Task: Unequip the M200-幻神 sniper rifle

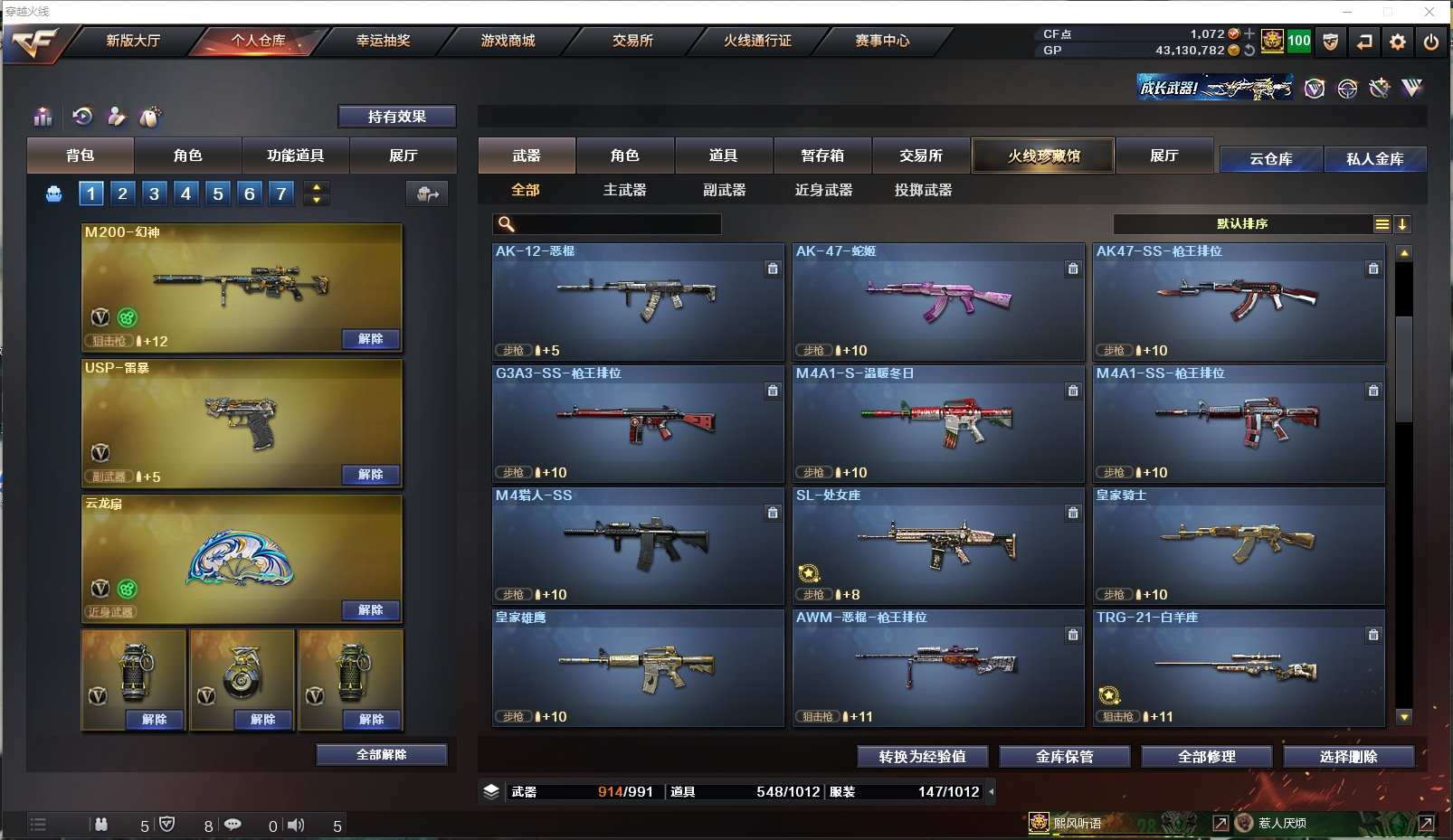Action: (371, 339)
